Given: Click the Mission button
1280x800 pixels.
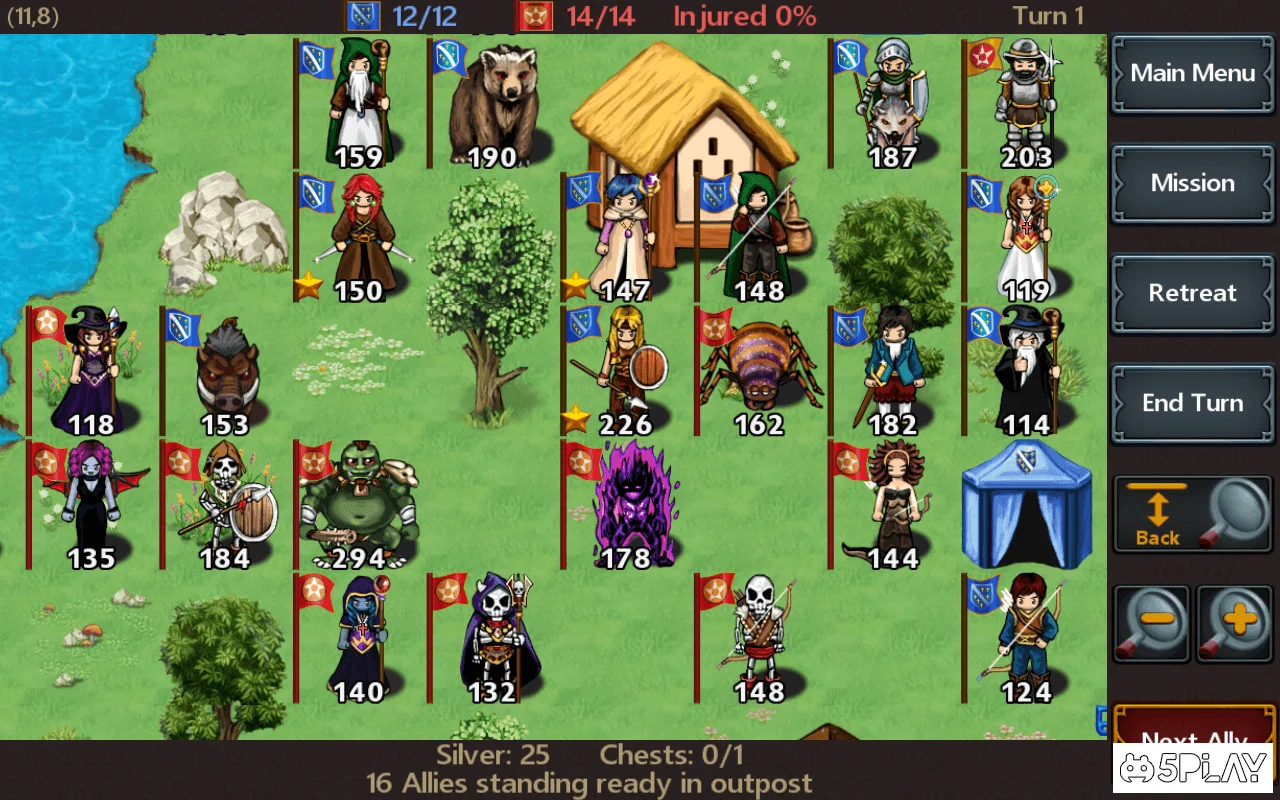Looking at the screenshot, I should (1192, 184).
